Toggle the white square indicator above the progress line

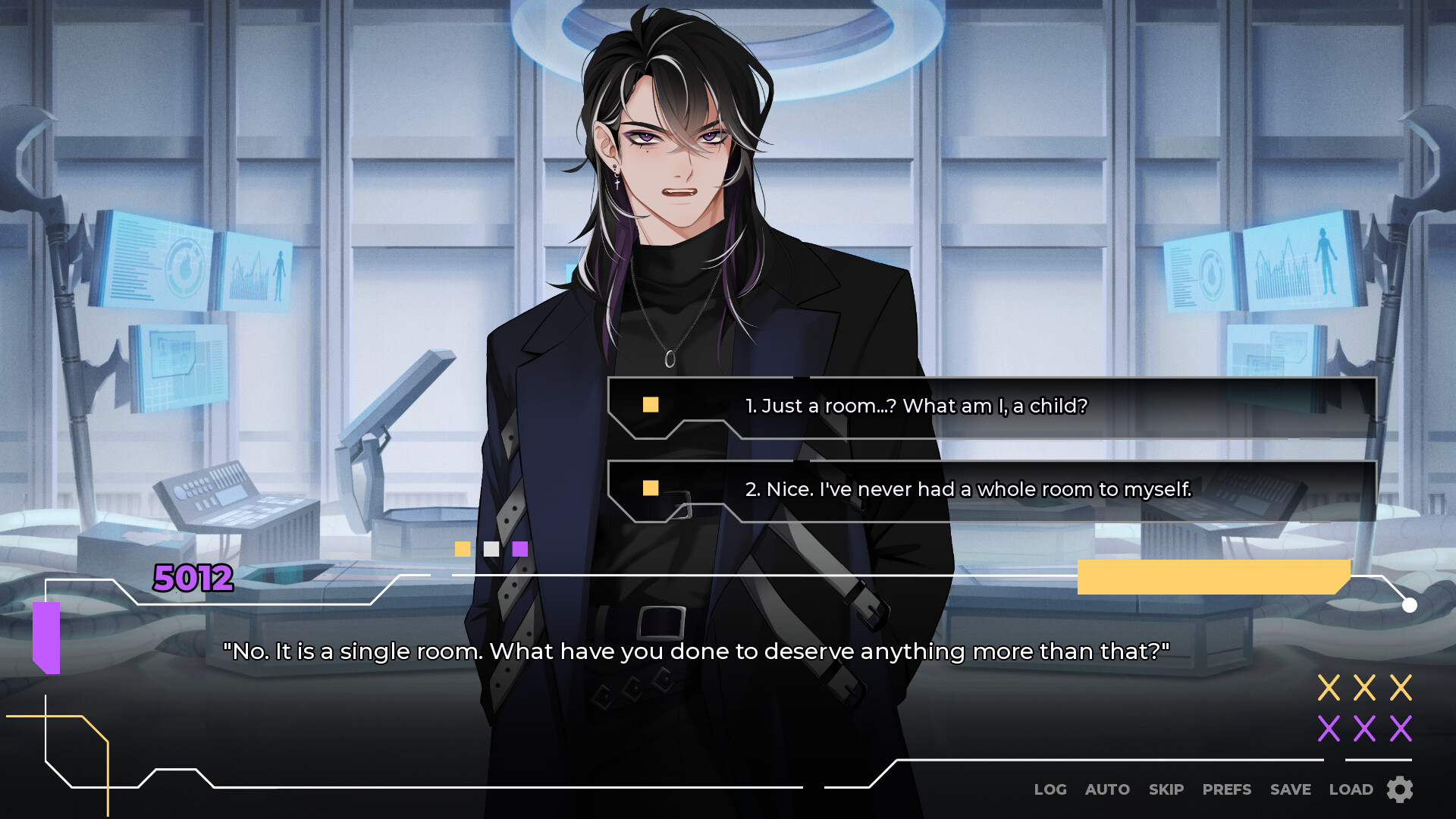(491, 548)
